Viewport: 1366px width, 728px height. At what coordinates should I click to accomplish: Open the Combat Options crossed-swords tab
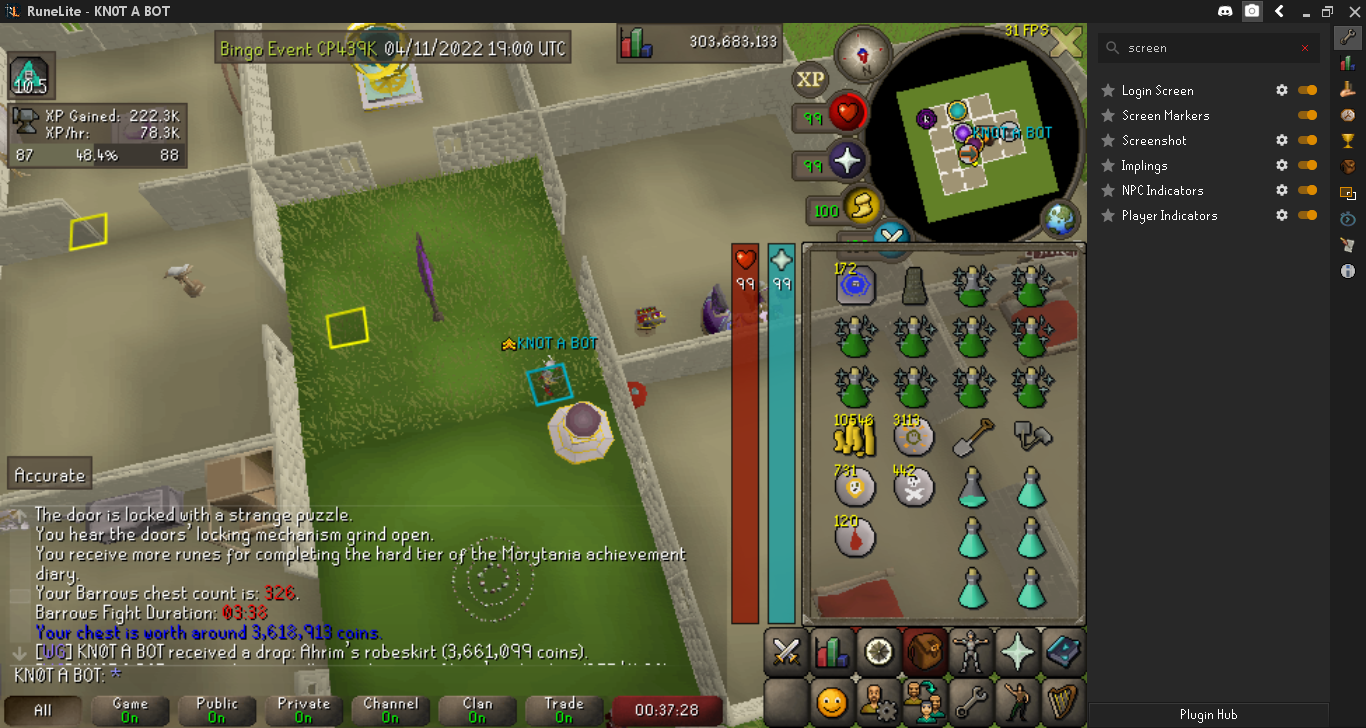tap(786, 653)
